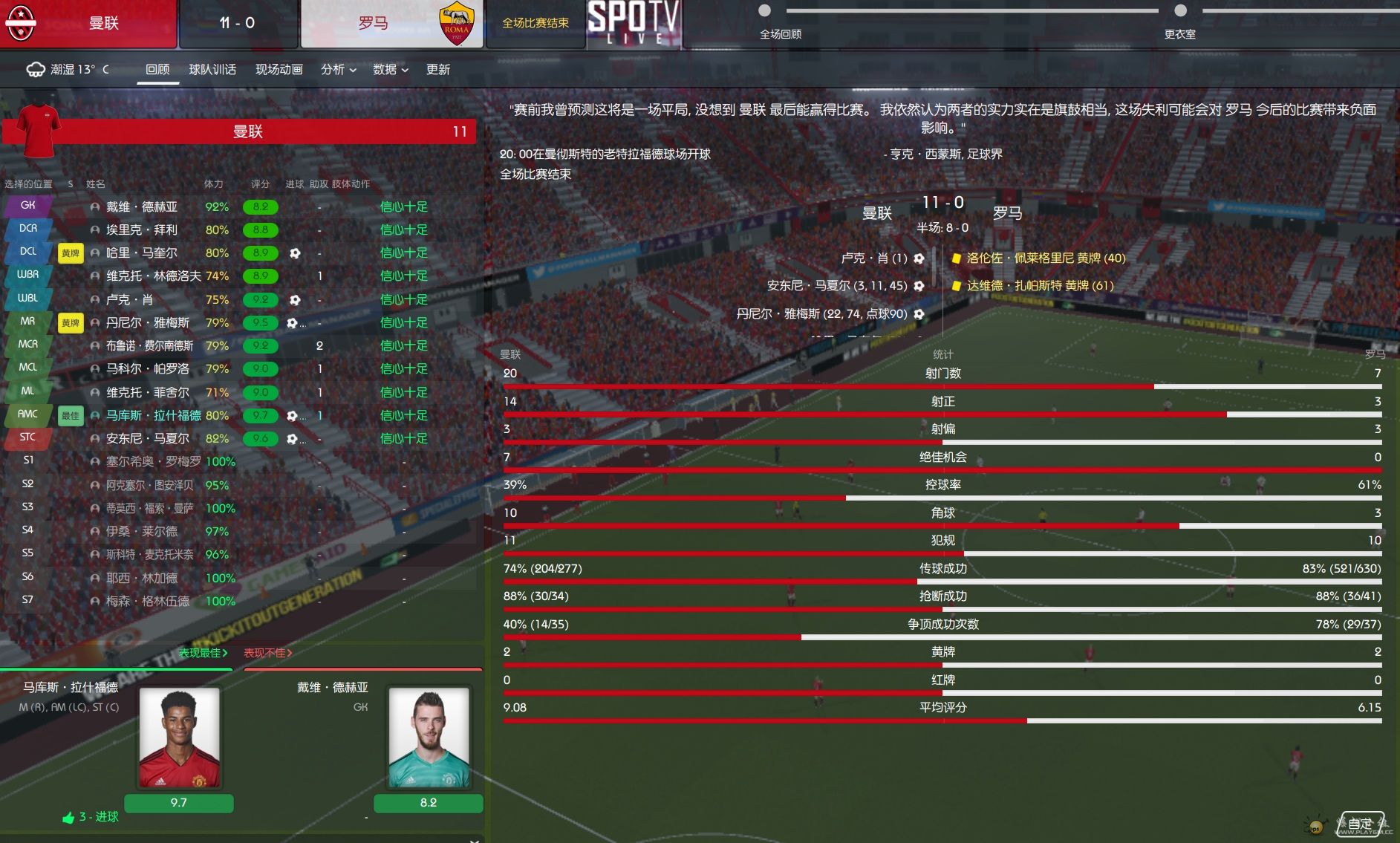Choose the 更新 tab
Viewport: 1400px width, 843px height.
click(x=437, y=69)
